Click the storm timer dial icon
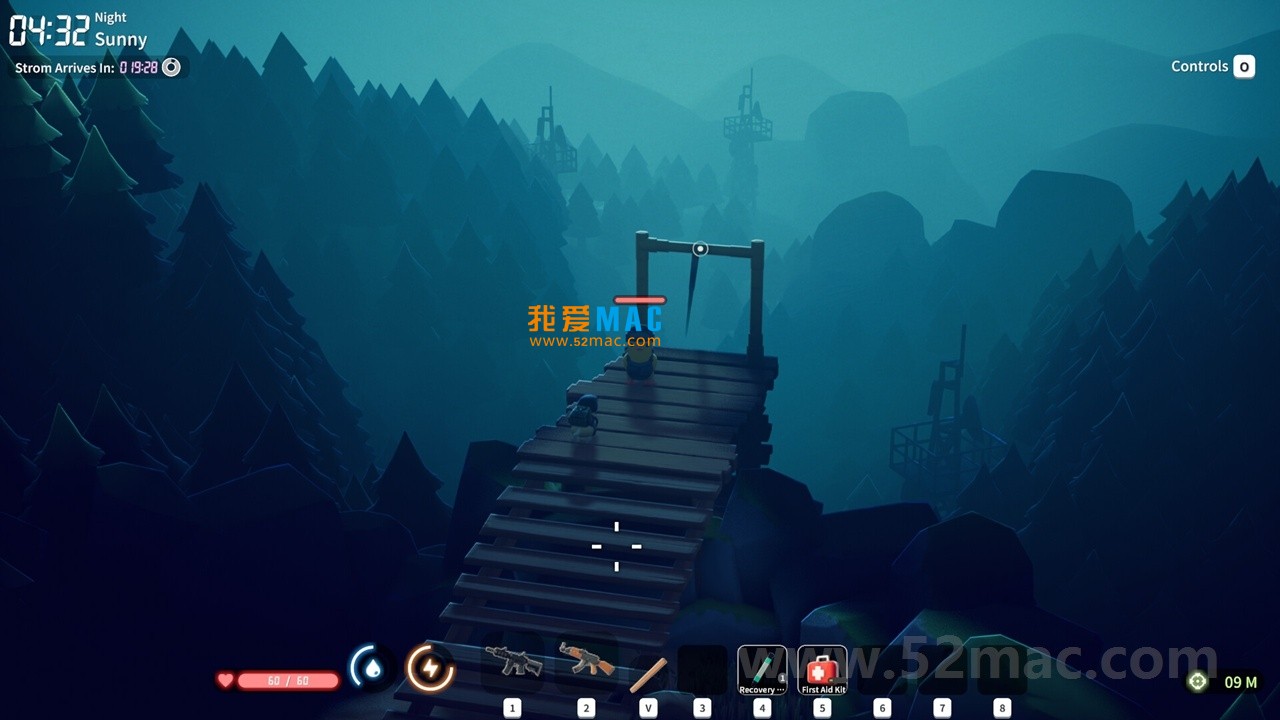1280x720 pixels. (170, 67)
